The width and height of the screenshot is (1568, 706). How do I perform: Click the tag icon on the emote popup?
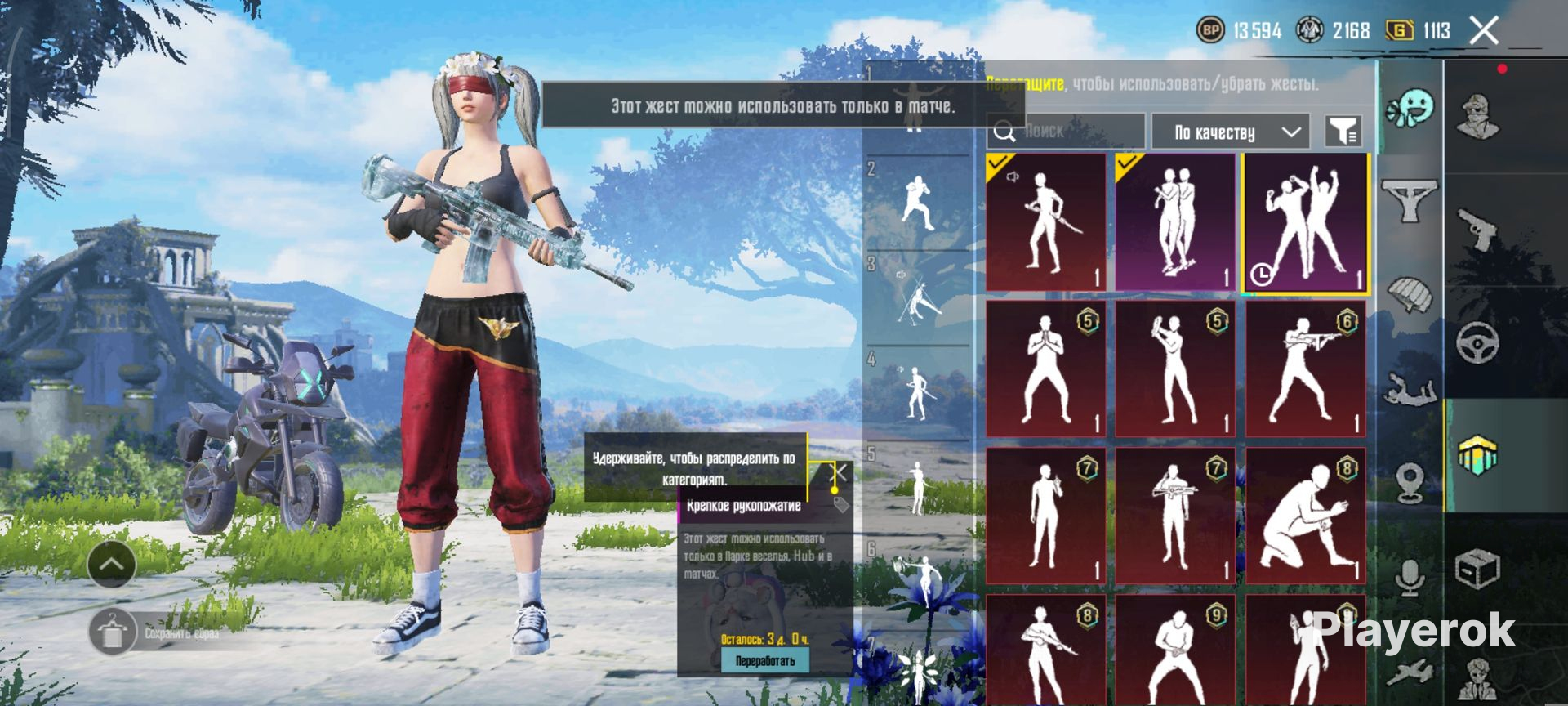click(x=841, y=505)
